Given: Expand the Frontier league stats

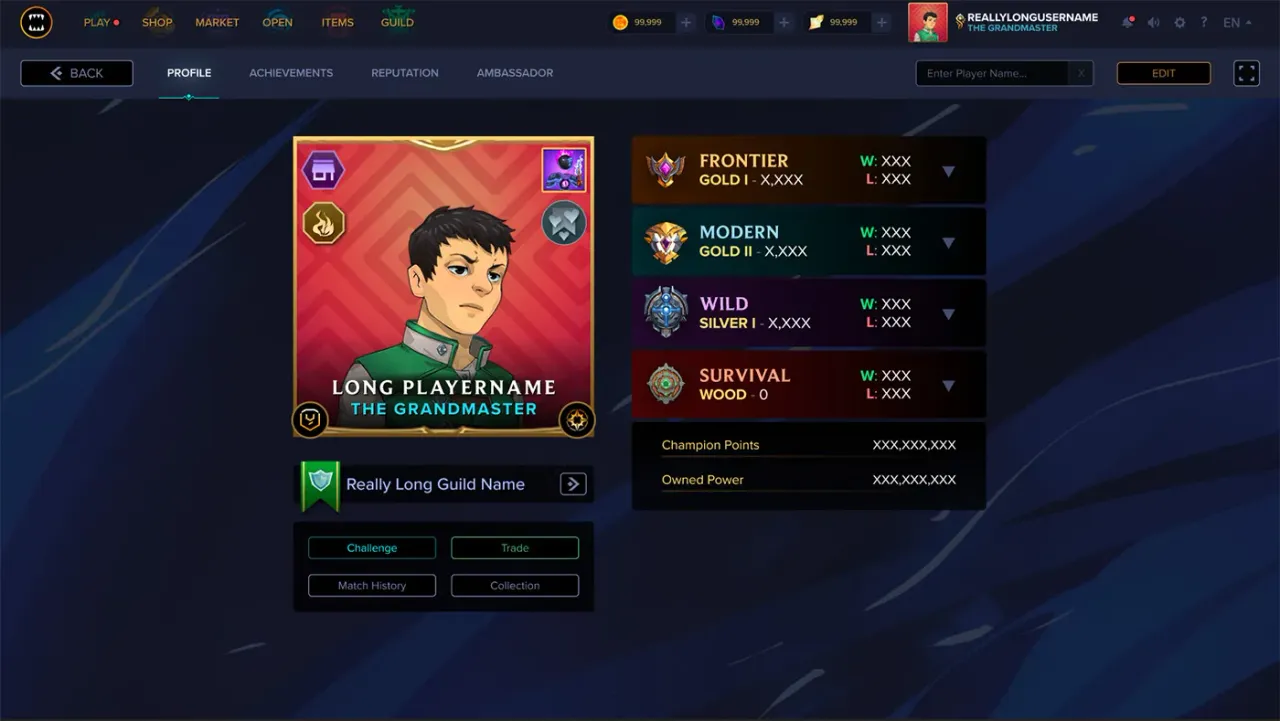Looking at the screenshot, I should click(x=948, y=171).
